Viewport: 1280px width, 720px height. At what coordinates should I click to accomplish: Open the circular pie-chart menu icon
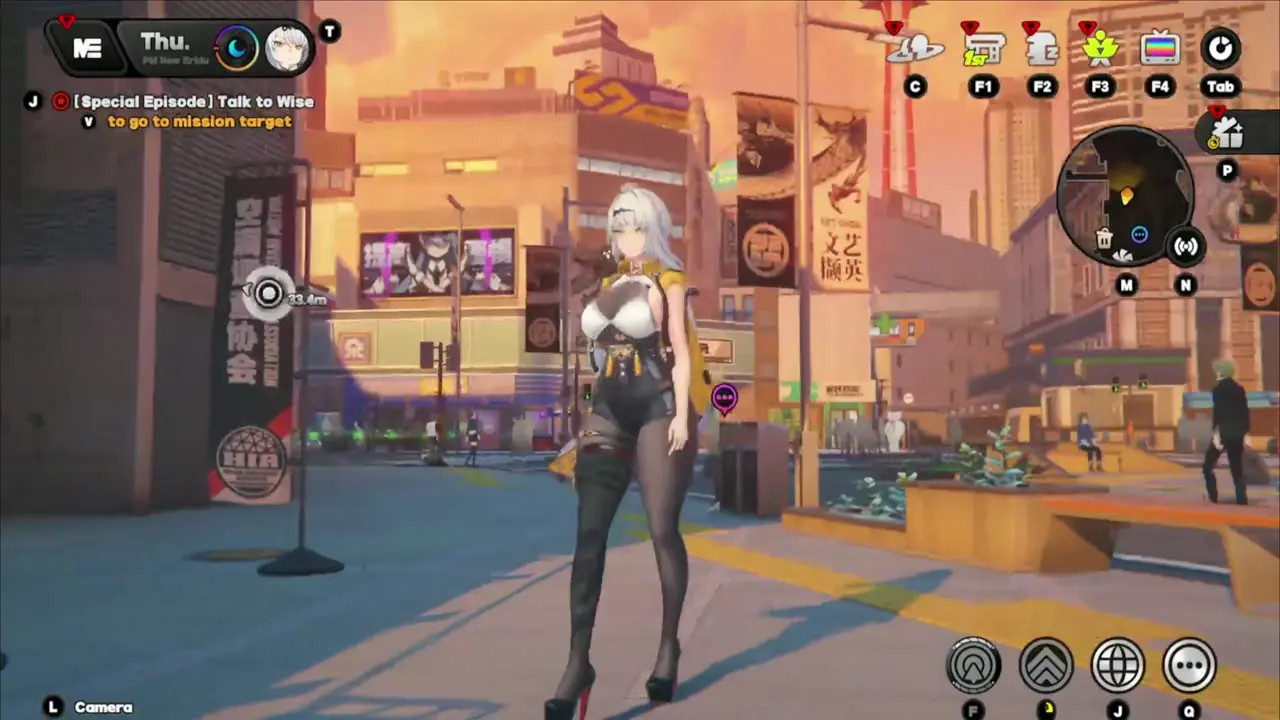1220,48
